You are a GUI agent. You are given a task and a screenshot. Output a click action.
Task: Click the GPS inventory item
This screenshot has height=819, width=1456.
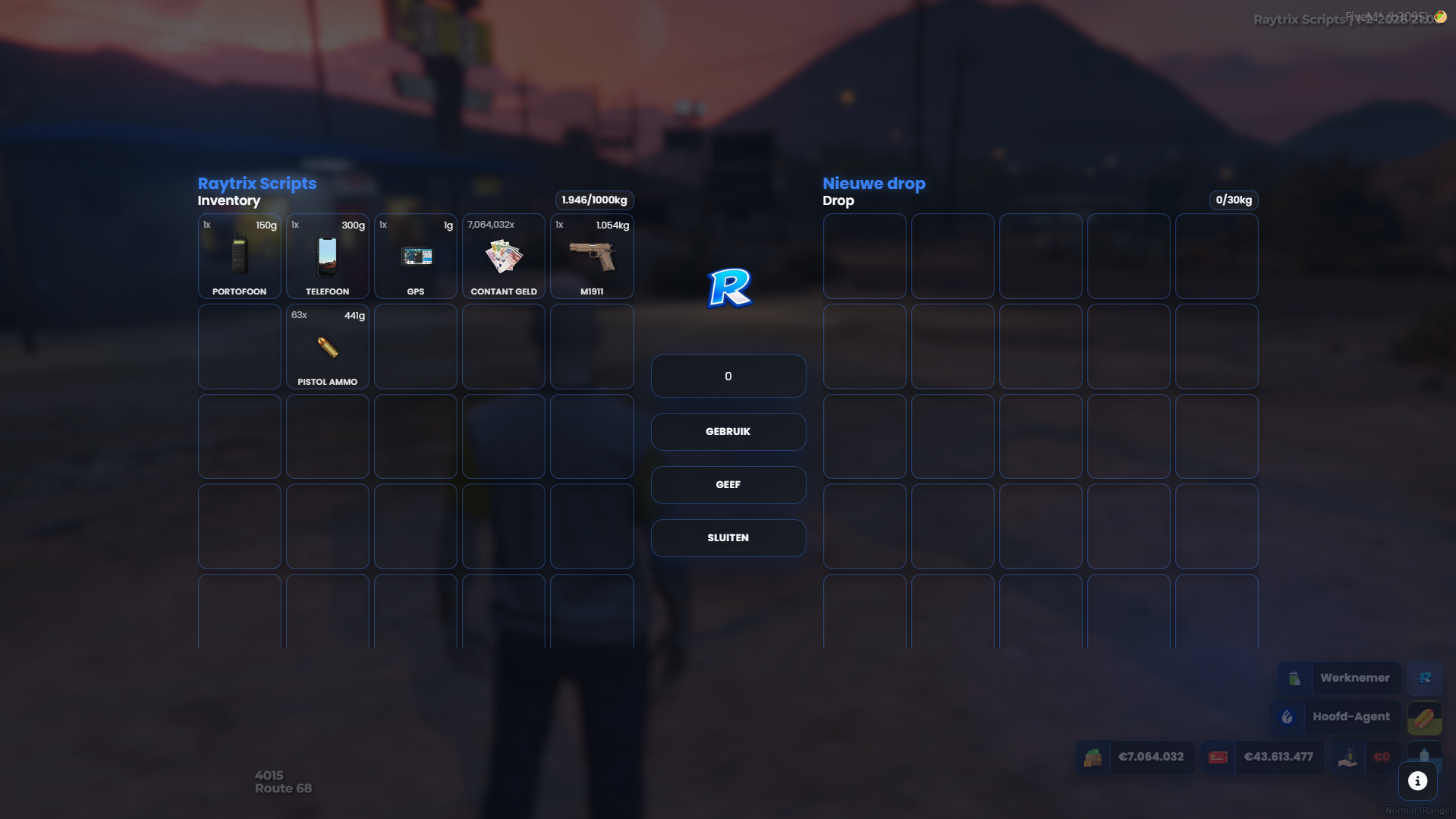pos(415,257)
